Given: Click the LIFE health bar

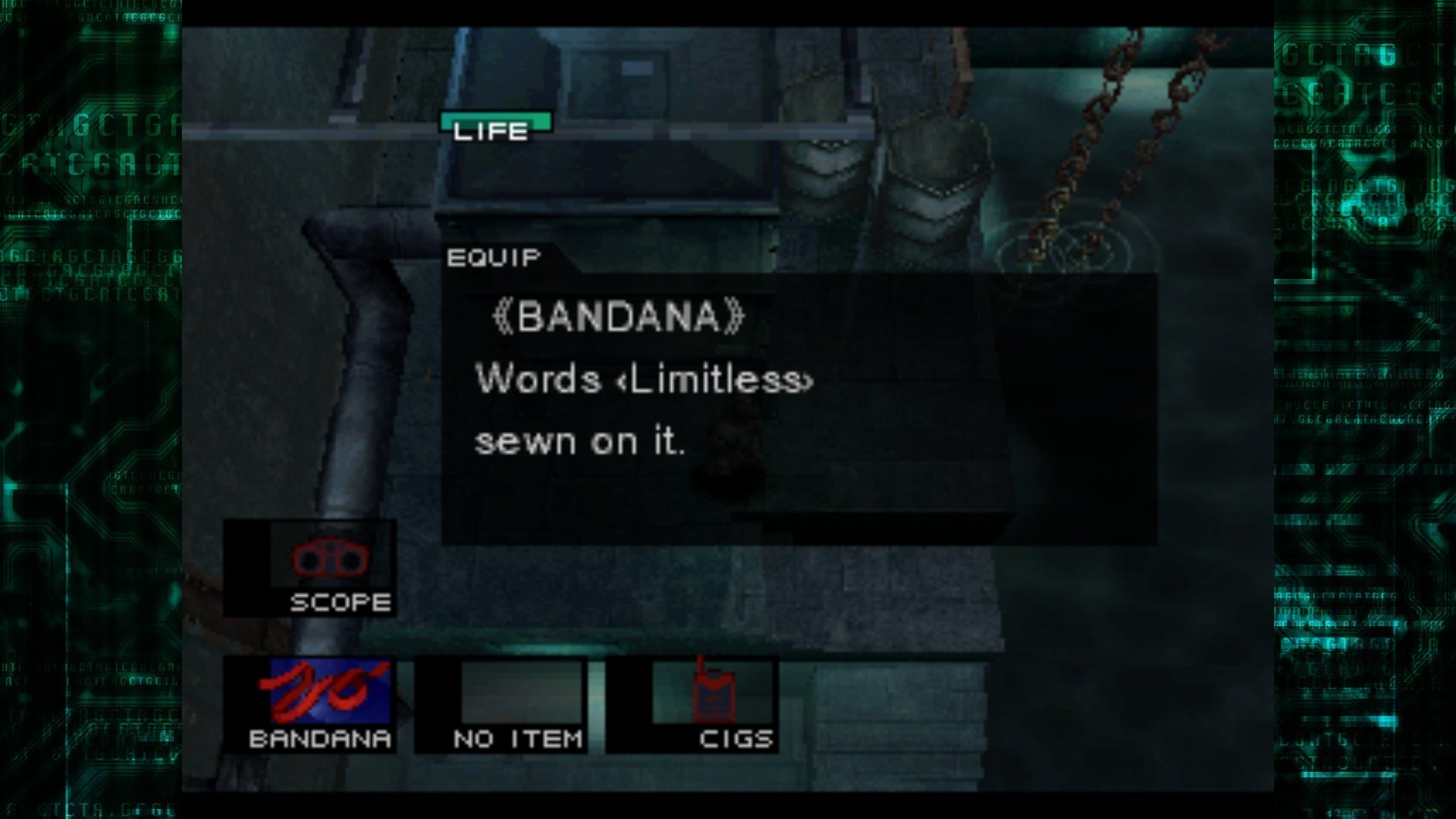Looking at the screenshot, I should (x=497, y=120).
